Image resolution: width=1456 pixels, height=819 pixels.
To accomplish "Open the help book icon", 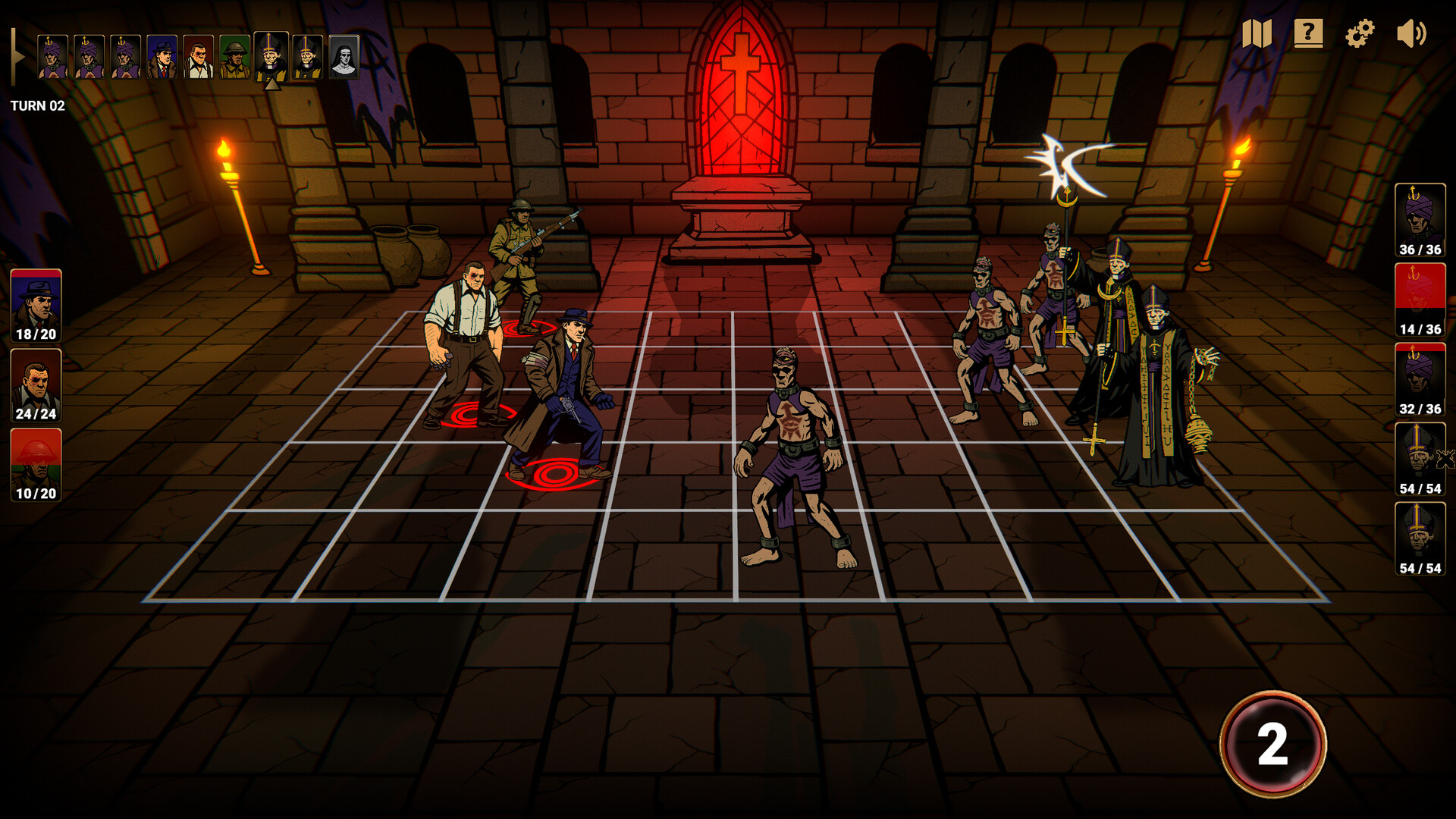I will [x=1308, y=33].
